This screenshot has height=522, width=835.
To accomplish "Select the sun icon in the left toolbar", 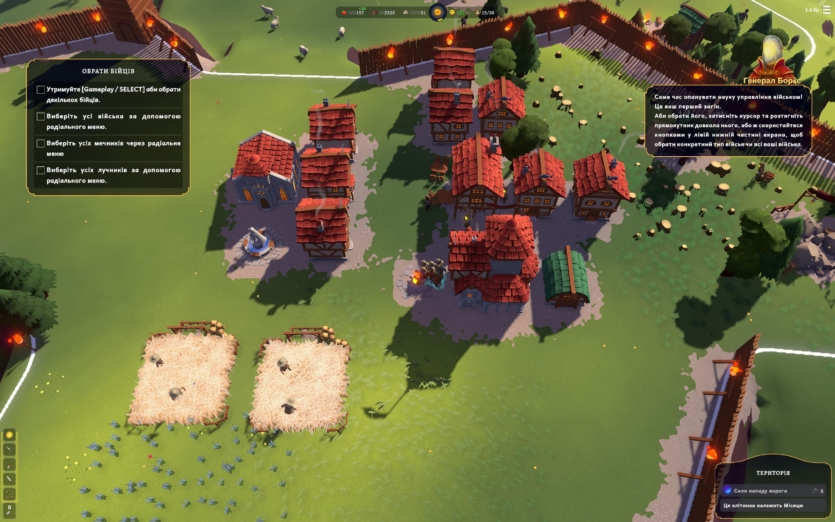I will tap(9, 435).
